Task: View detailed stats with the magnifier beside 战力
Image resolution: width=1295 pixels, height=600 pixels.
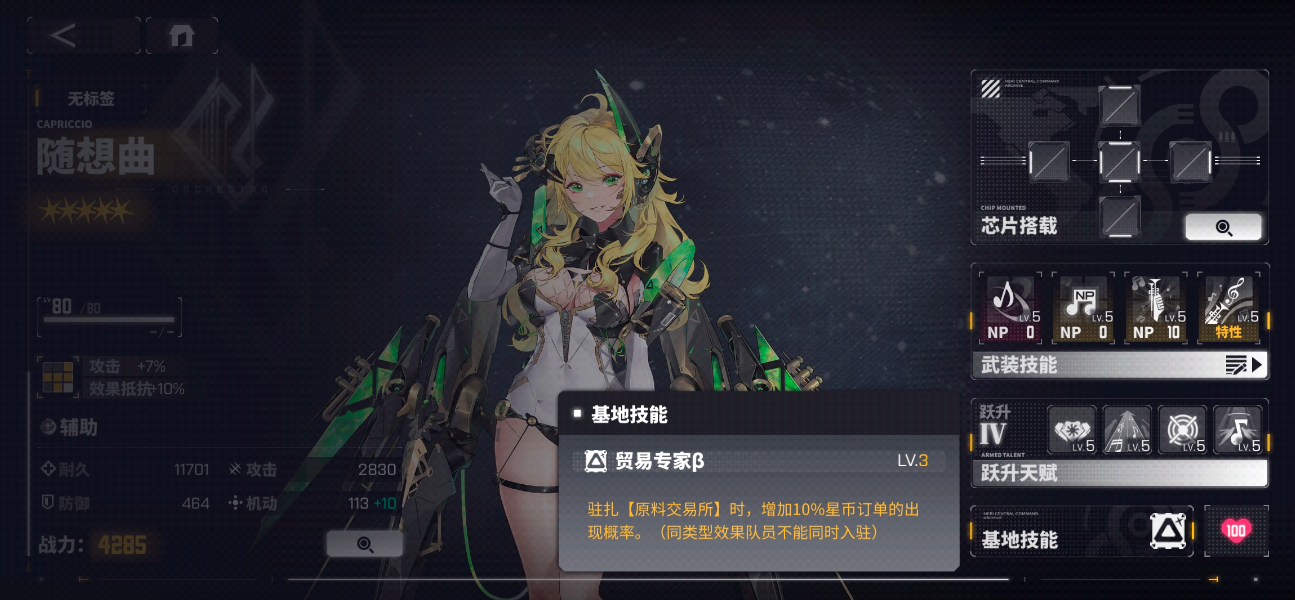Action: [365, 544]
